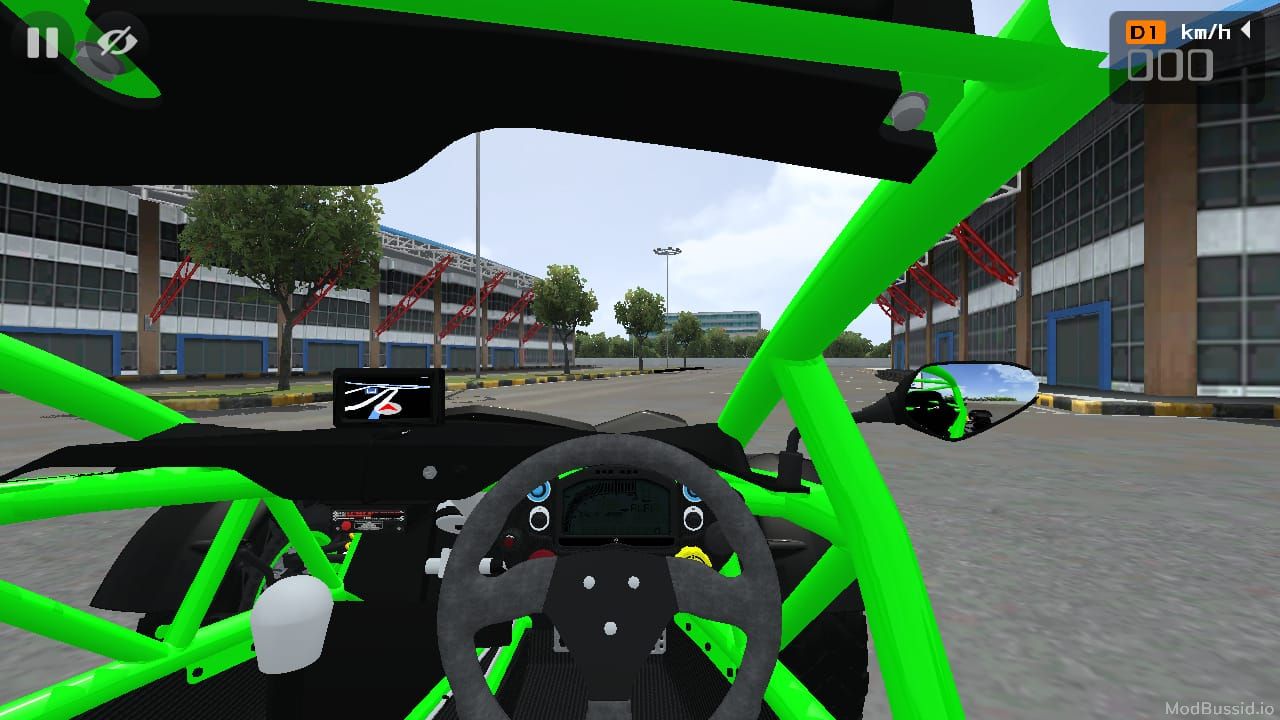
Task: Pause the game
Action: (42, 42)
